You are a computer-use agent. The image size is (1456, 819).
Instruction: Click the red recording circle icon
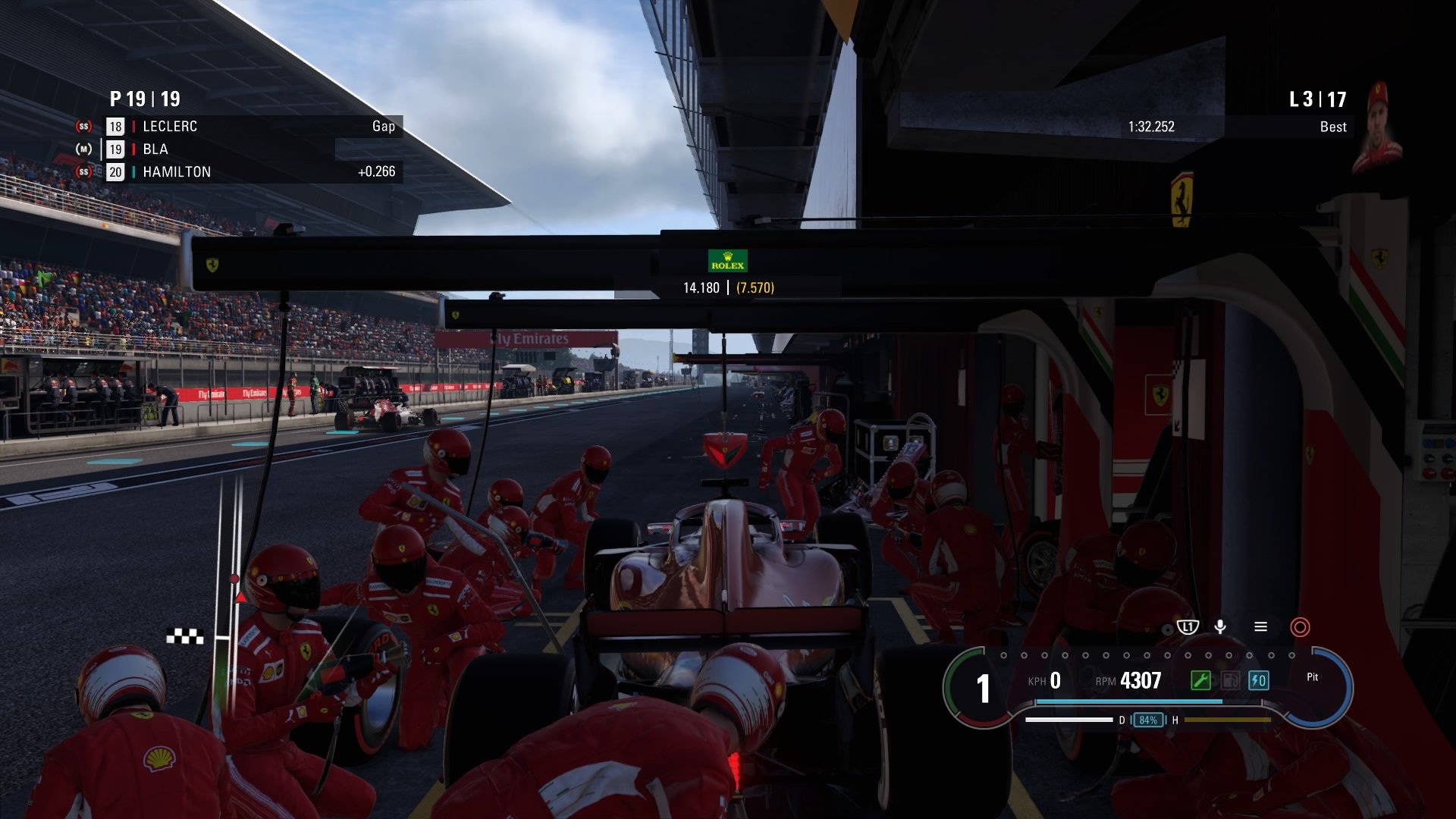tap(1298, 627)
